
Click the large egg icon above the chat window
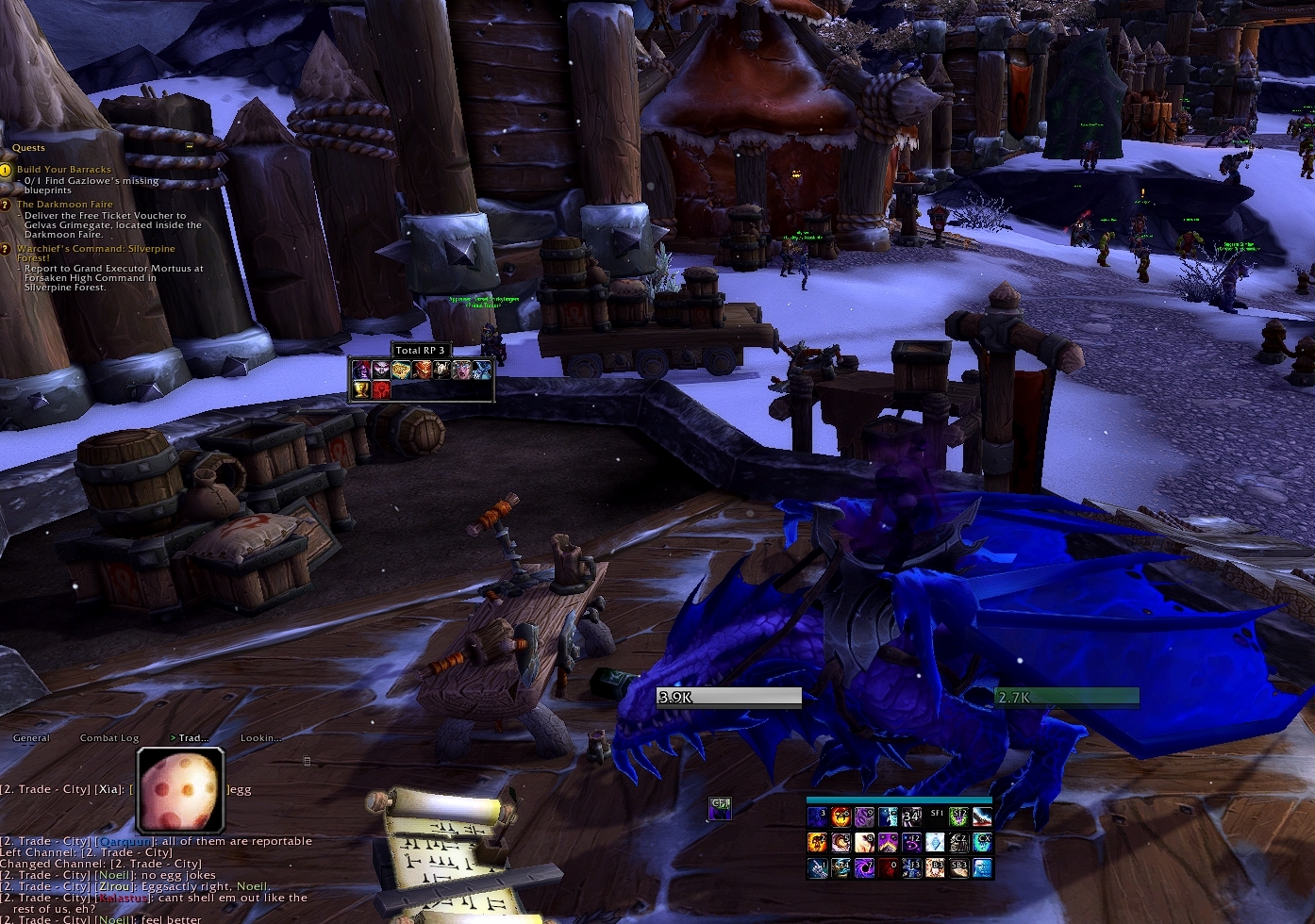[x=181, y=789]
